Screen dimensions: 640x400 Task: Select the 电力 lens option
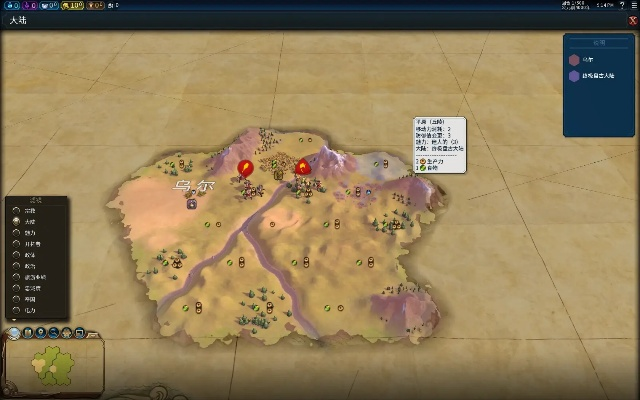[16, 310]
